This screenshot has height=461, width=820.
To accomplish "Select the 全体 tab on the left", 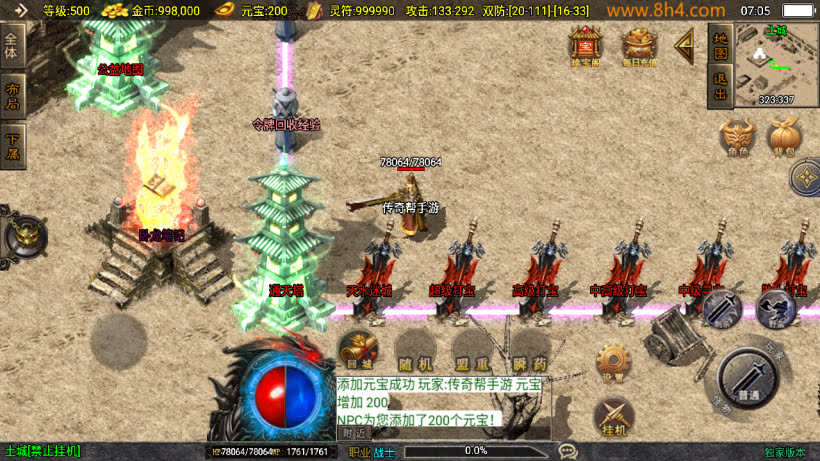I will (13, 46).
